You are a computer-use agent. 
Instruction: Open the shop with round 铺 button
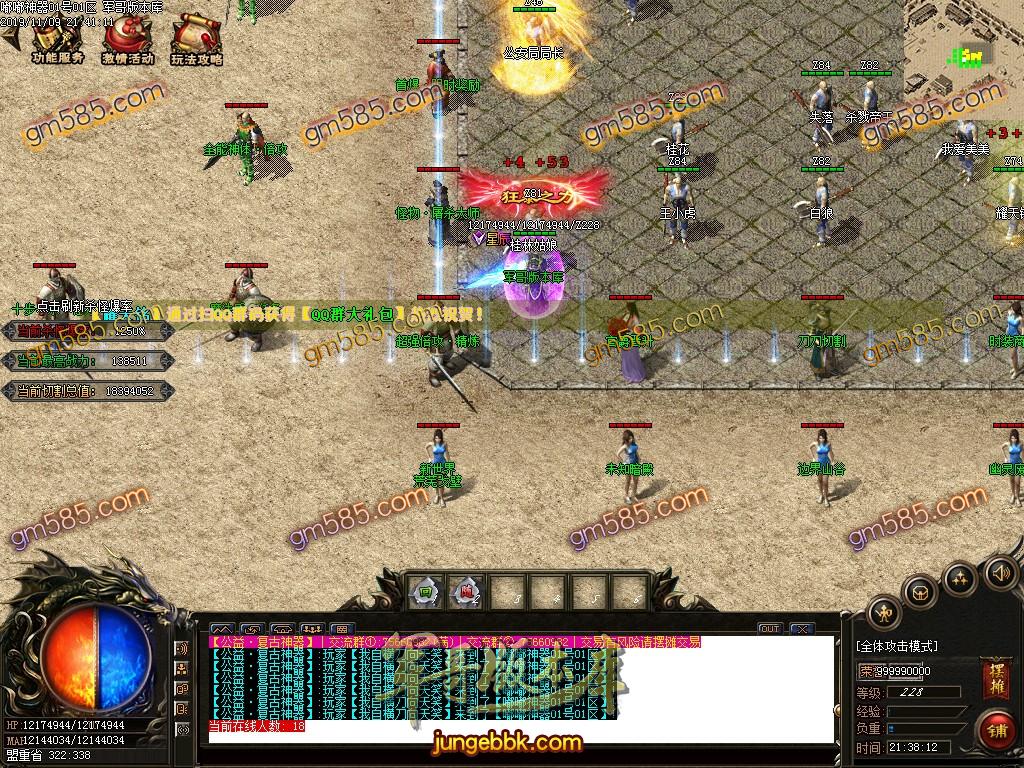[996, 728]
